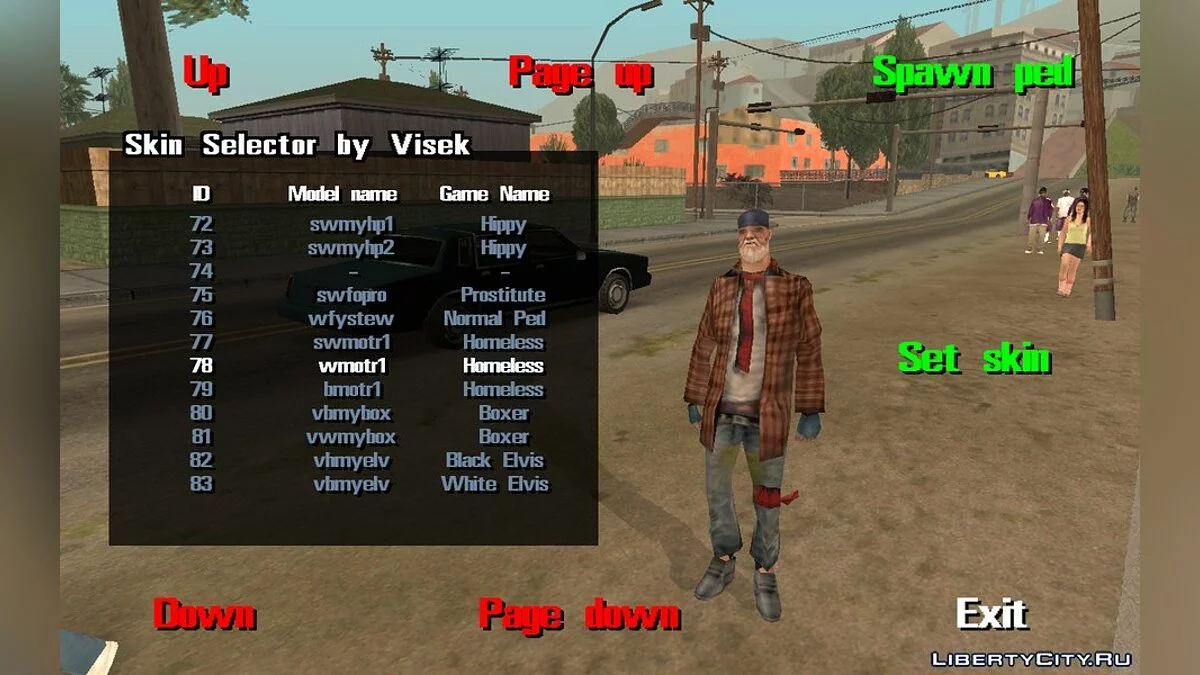
Task: Apply with the Set skin button
Action: [973, 358]
